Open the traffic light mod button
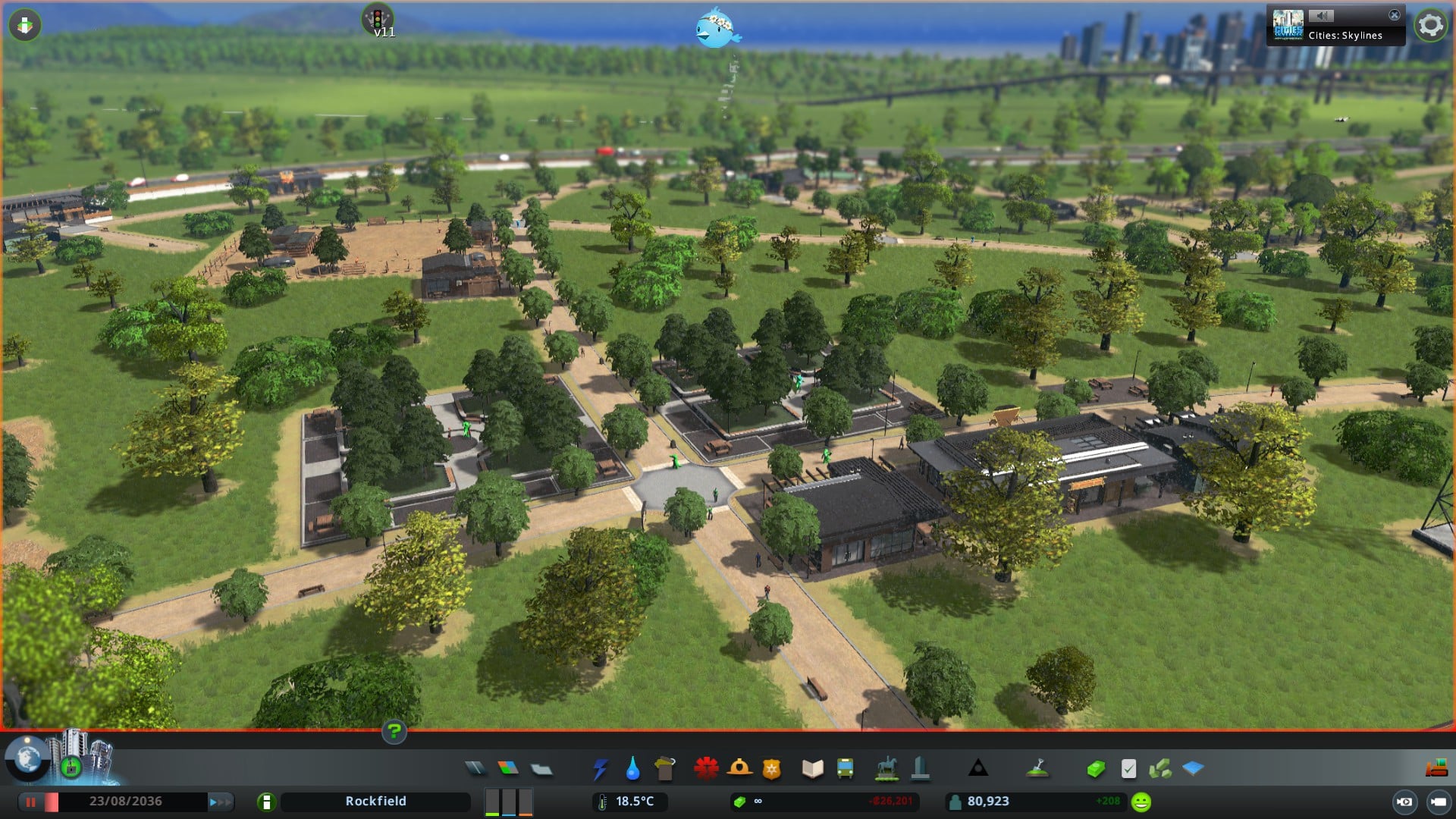1456x819 pixels. tap(377, 18)
